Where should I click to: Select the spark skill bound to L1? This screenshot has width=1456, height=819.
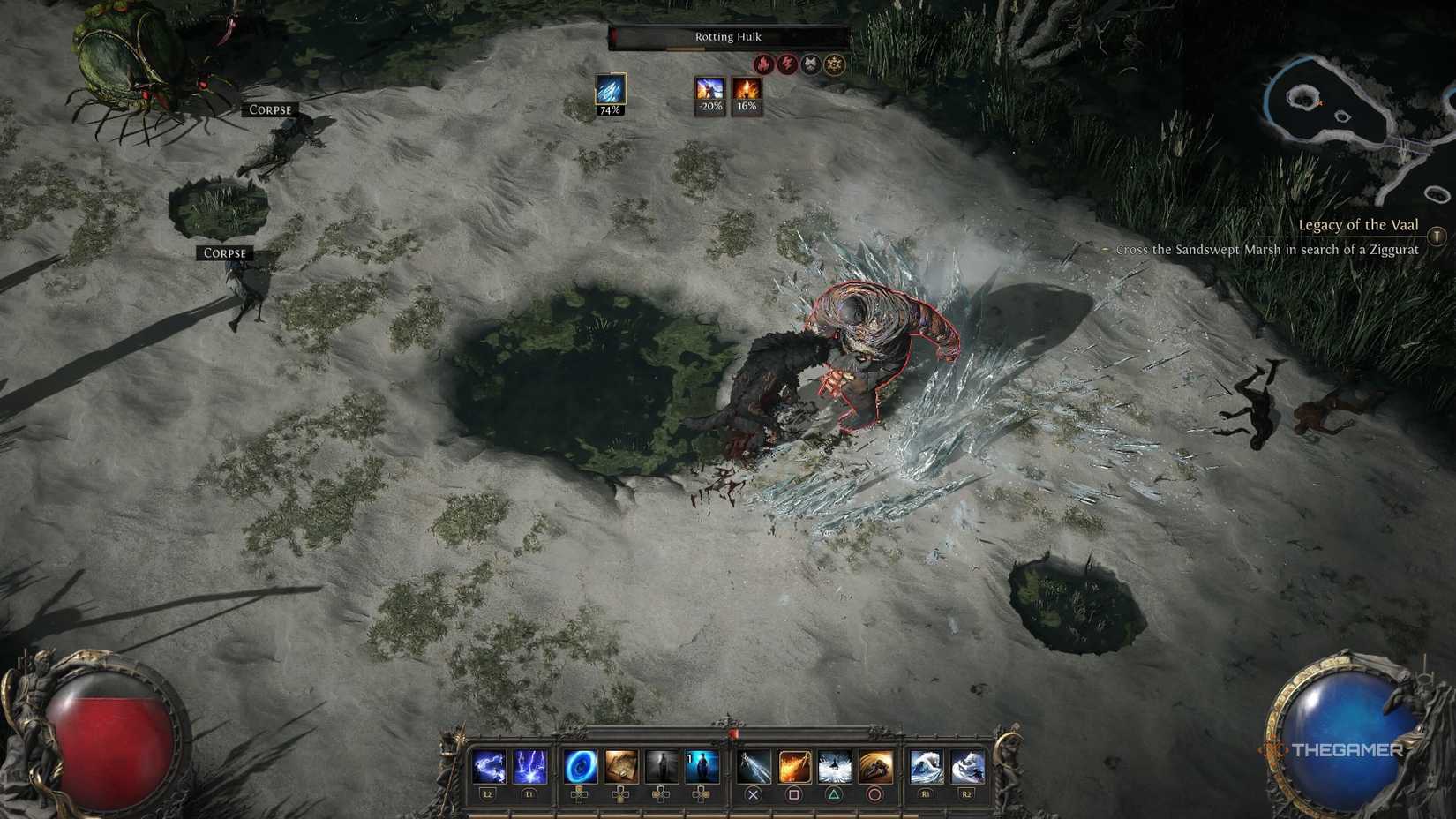(x=531, y=766)
